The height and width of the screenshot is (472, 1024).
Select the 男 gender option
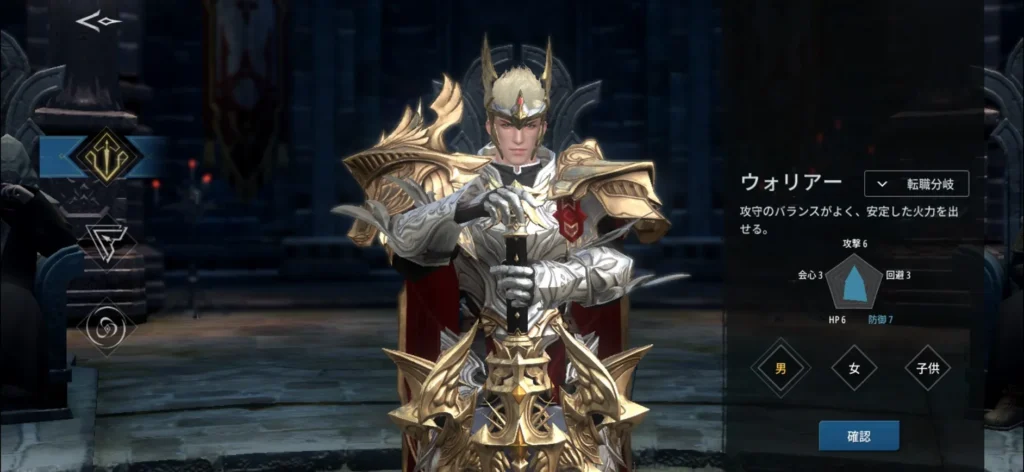tap(780, 368)
